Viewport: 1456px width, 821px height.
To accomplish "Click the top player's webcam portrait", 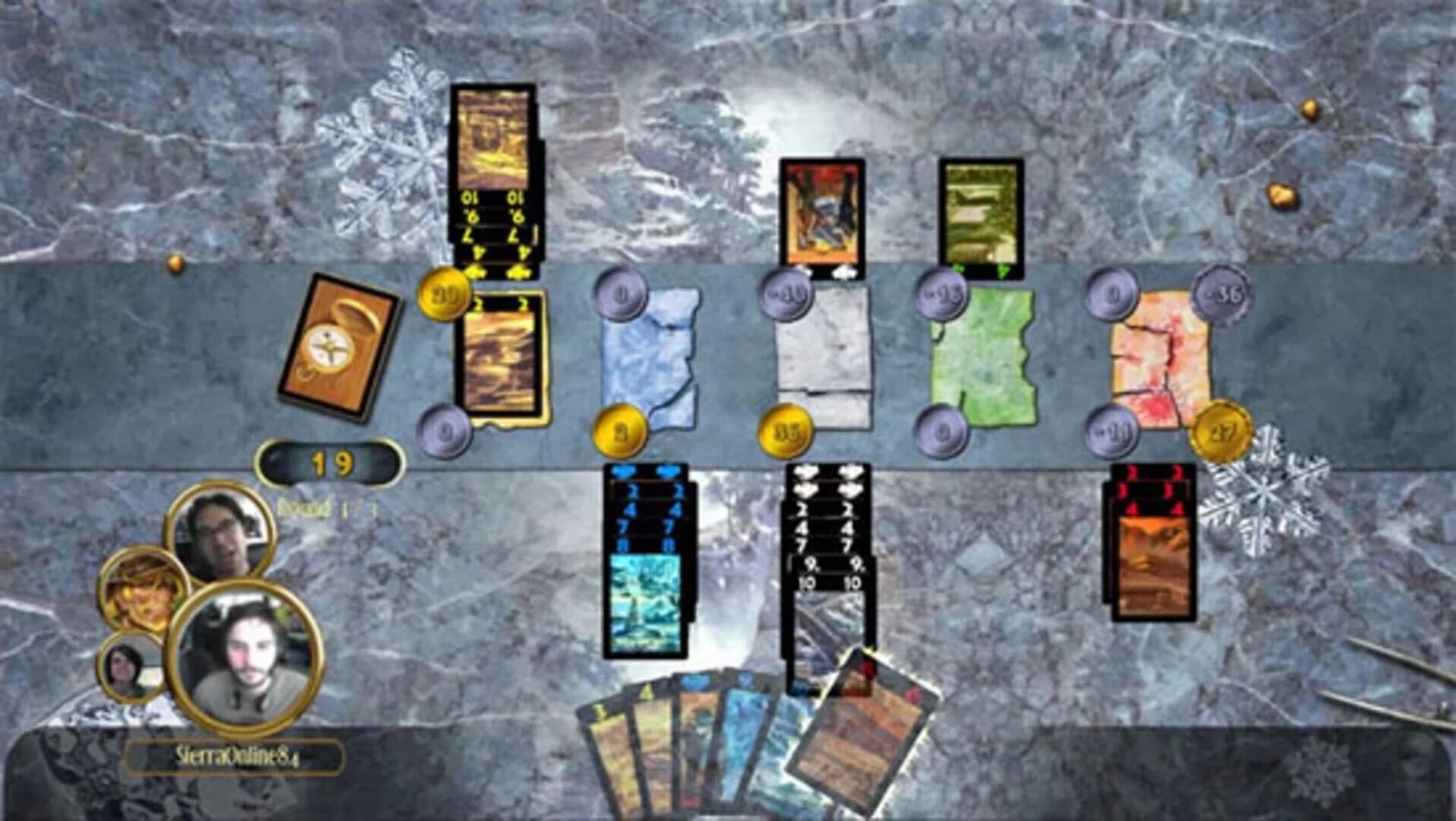I will (219, 532).
